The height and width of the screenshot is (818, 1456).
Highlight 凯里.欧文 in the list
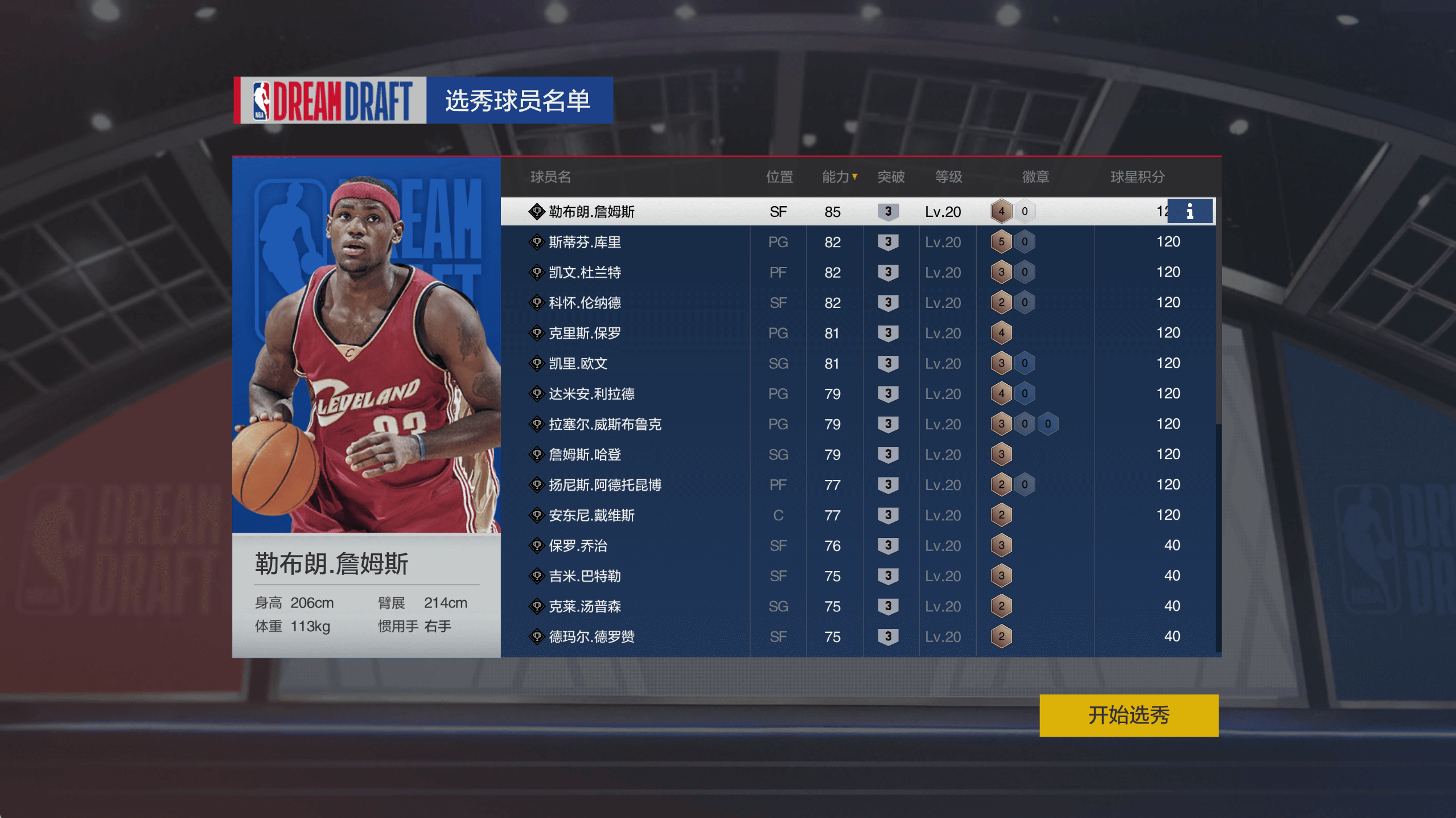coord(578,364)
